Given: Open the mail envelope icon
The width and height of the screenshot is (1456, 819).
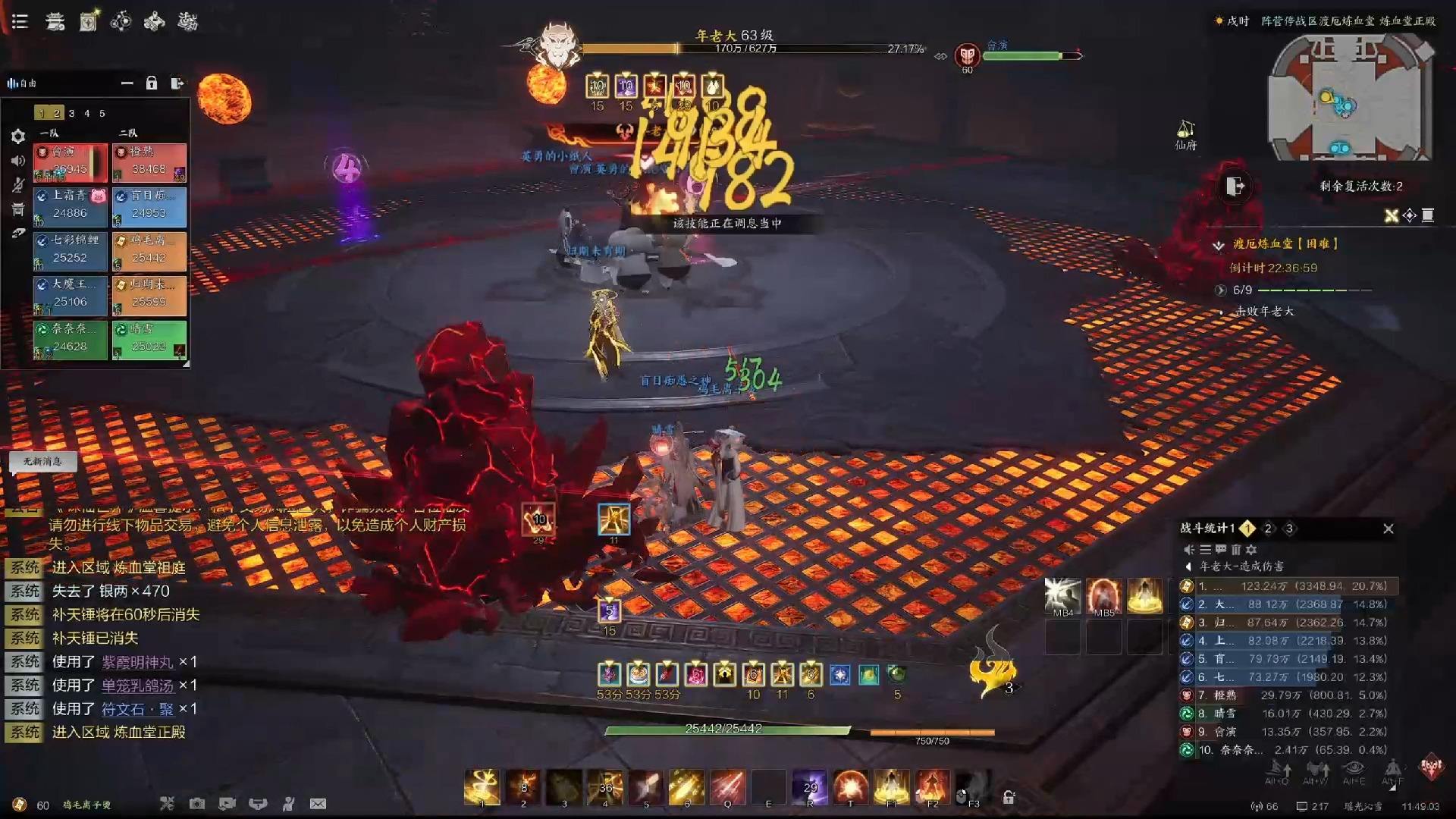Looking at the screenshot, I should 318,804.
